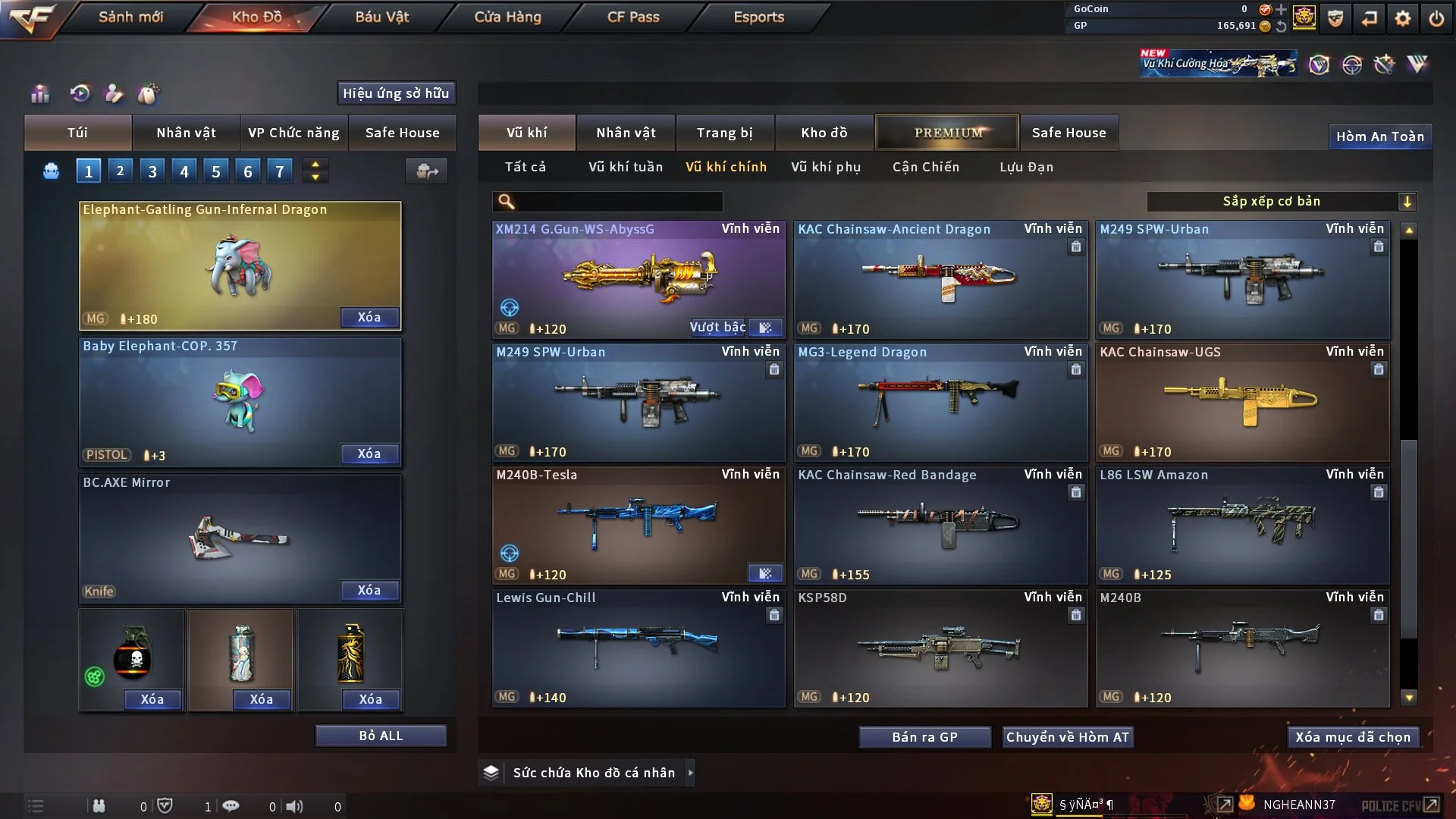
Task: Click the weapon search field
Action: [x=618, y=202]
